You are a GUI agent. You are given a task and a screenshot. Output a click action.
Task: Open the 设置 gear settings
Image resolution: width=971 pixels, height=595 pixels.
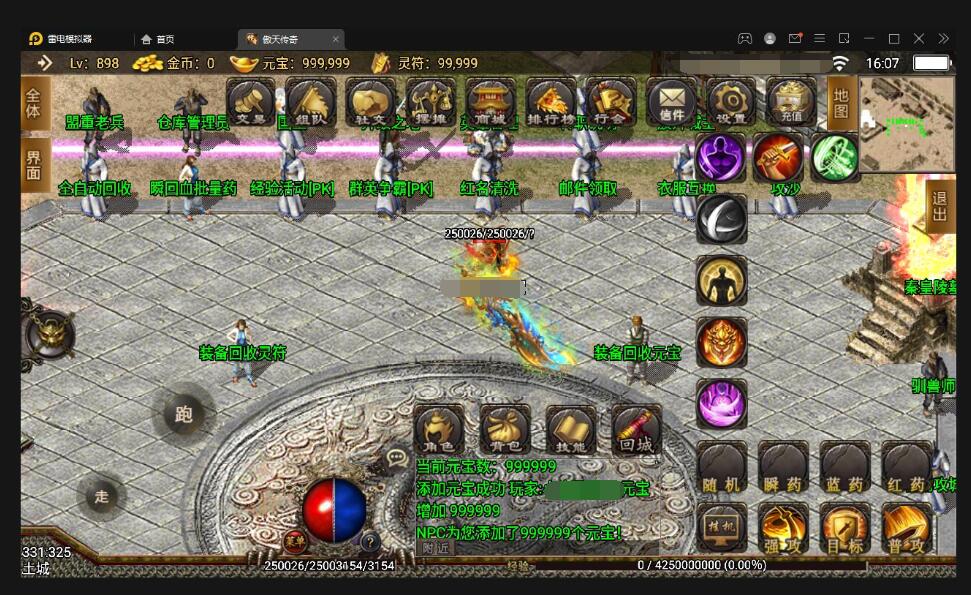[731, 102]
